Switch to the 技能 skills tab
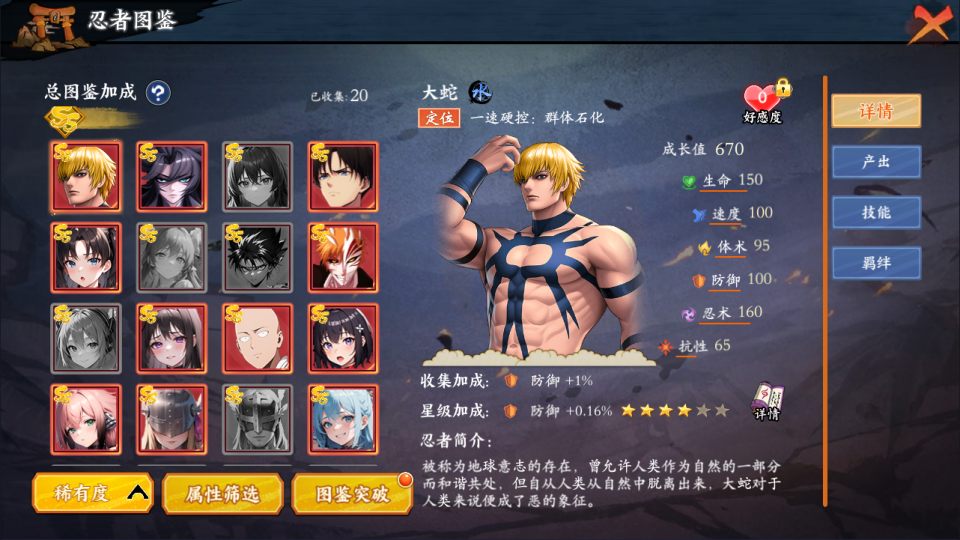The width and height of the screenshot is (960, 540). [x=876, y=212]
